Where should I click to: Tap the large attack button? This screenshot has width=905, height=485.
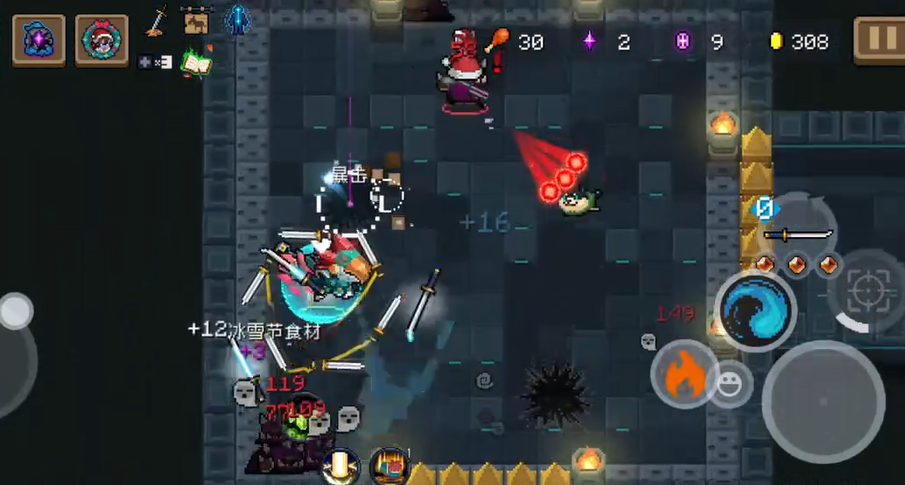822,401
